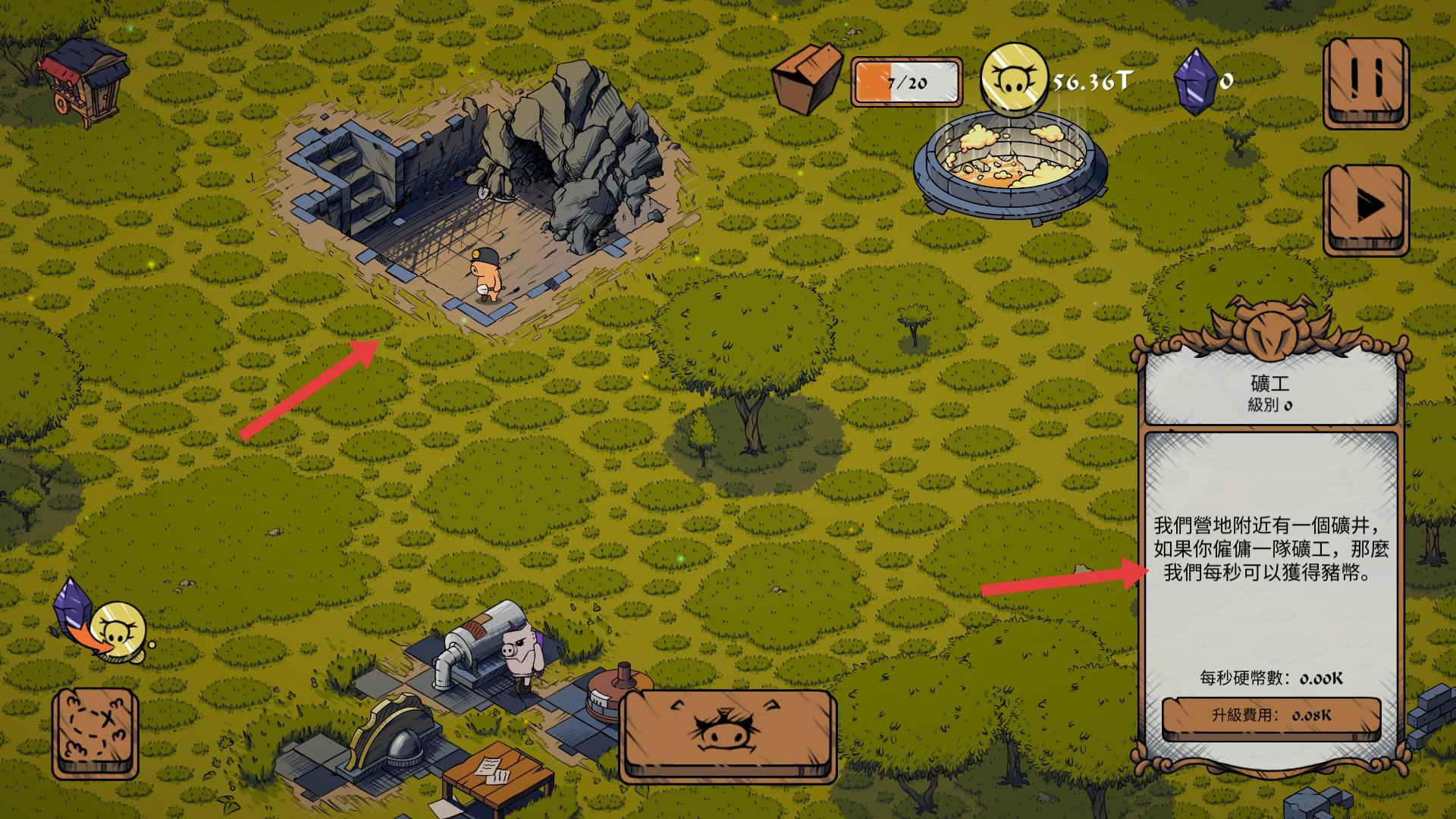Select the purple crystal currency icon
1456x819 pixels.
click(x=1195, y=81)
